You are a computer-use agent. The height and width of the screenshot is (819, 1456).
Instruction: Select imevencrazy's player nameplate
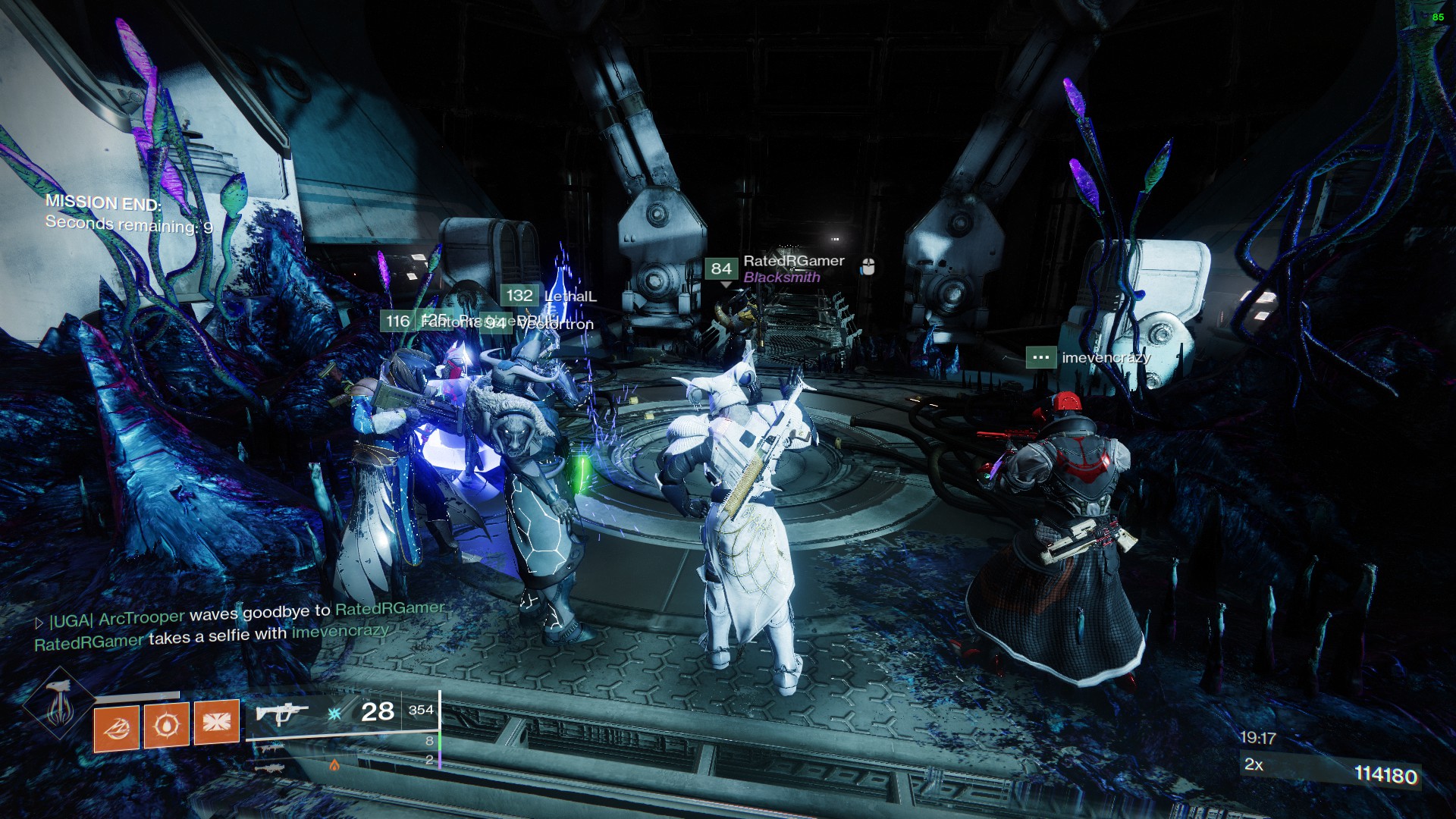pyautogui.click(x=1106, y=357)
